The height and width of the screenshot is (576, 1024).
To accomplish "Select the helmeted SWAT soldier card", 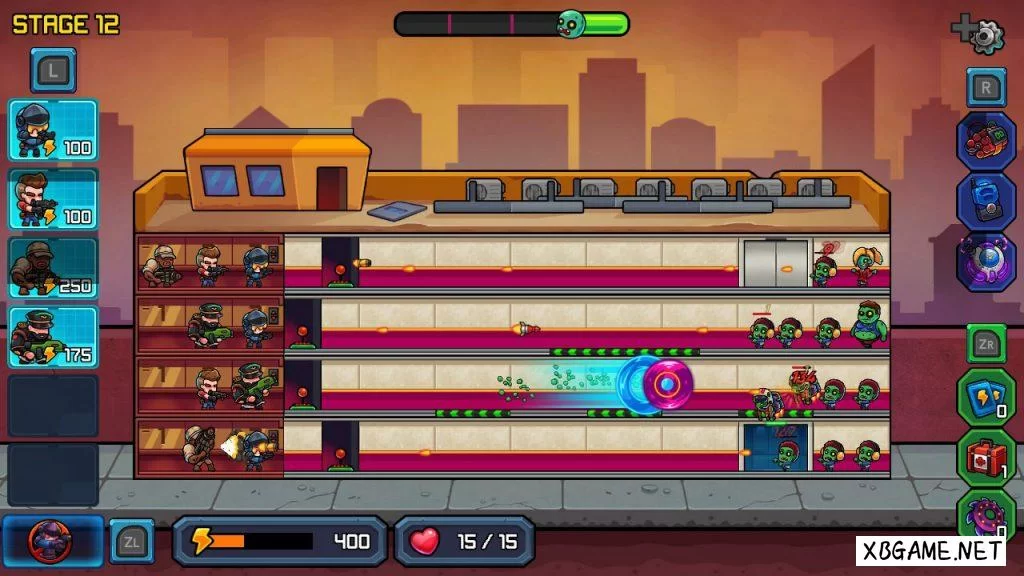I will [53, 130].
